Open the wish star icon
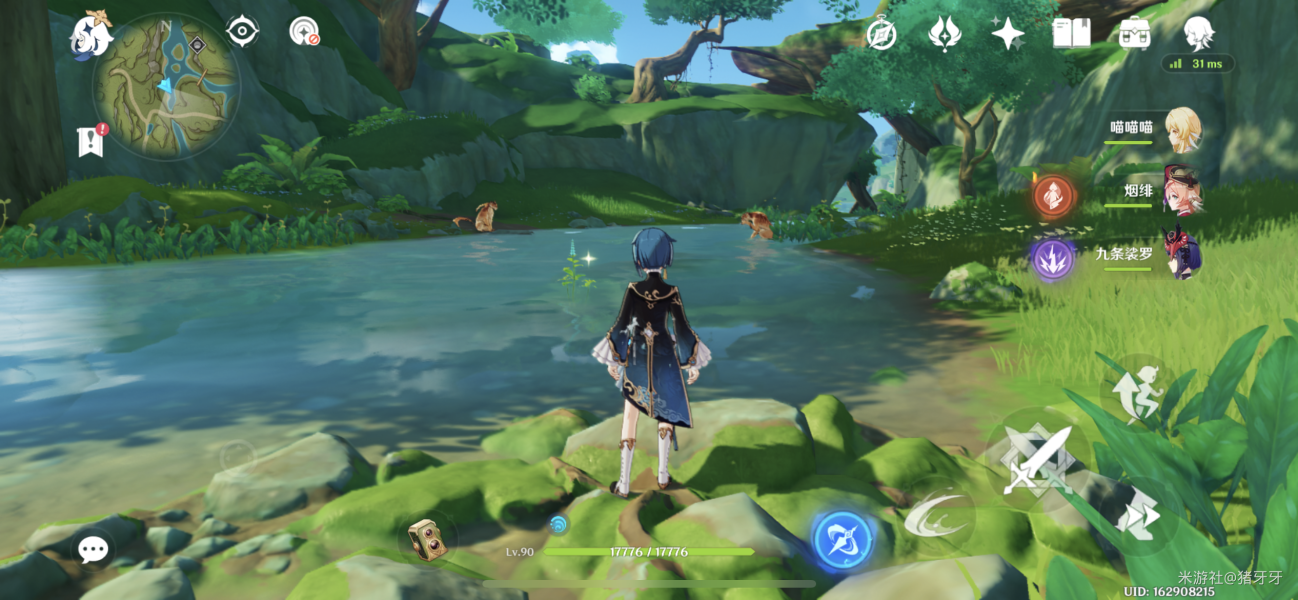 1007,34
